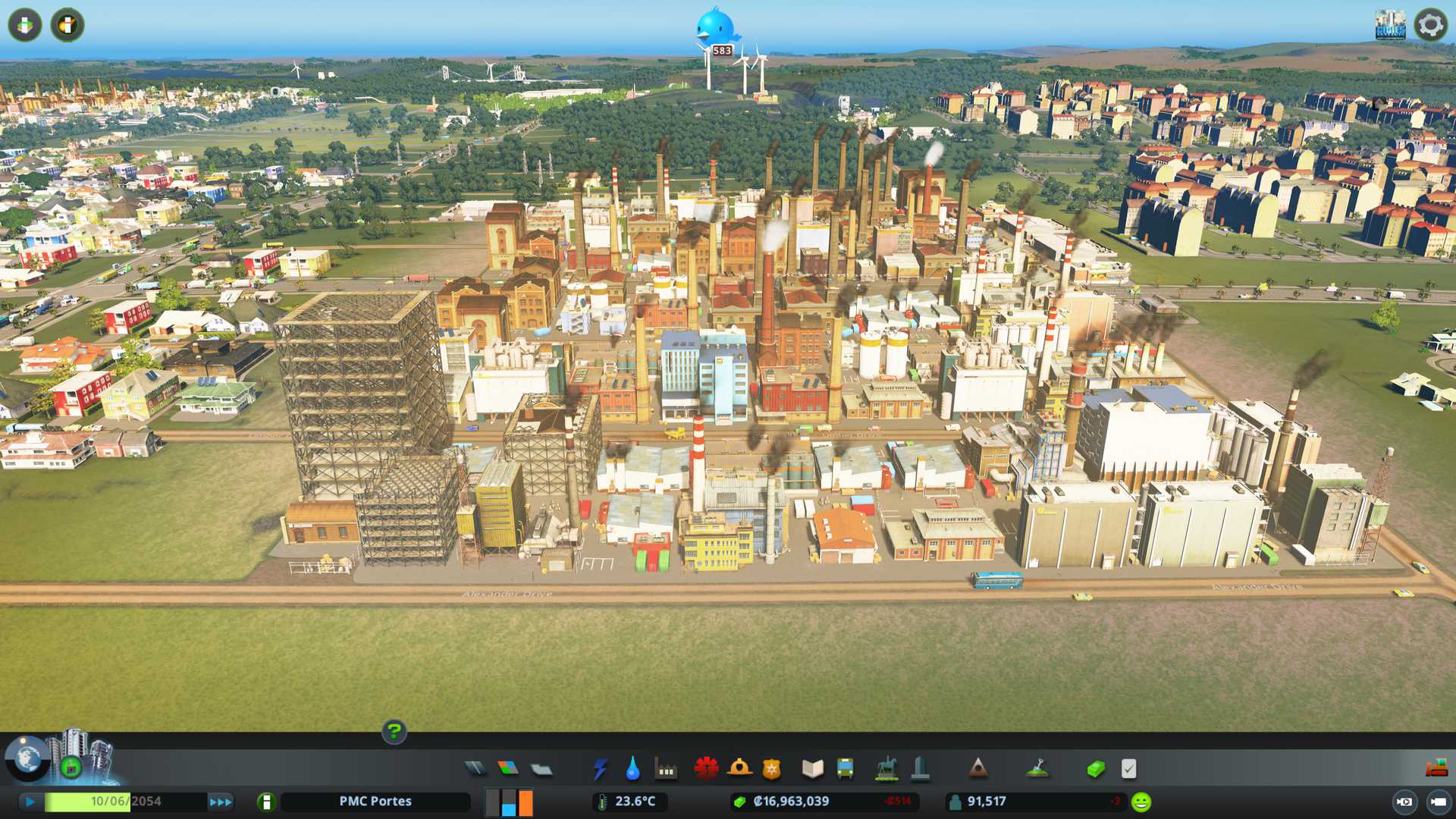The width and height of the screenshot is (1456, 819).
Task: Select the Police badge menu
Action: tap(771, 769)
